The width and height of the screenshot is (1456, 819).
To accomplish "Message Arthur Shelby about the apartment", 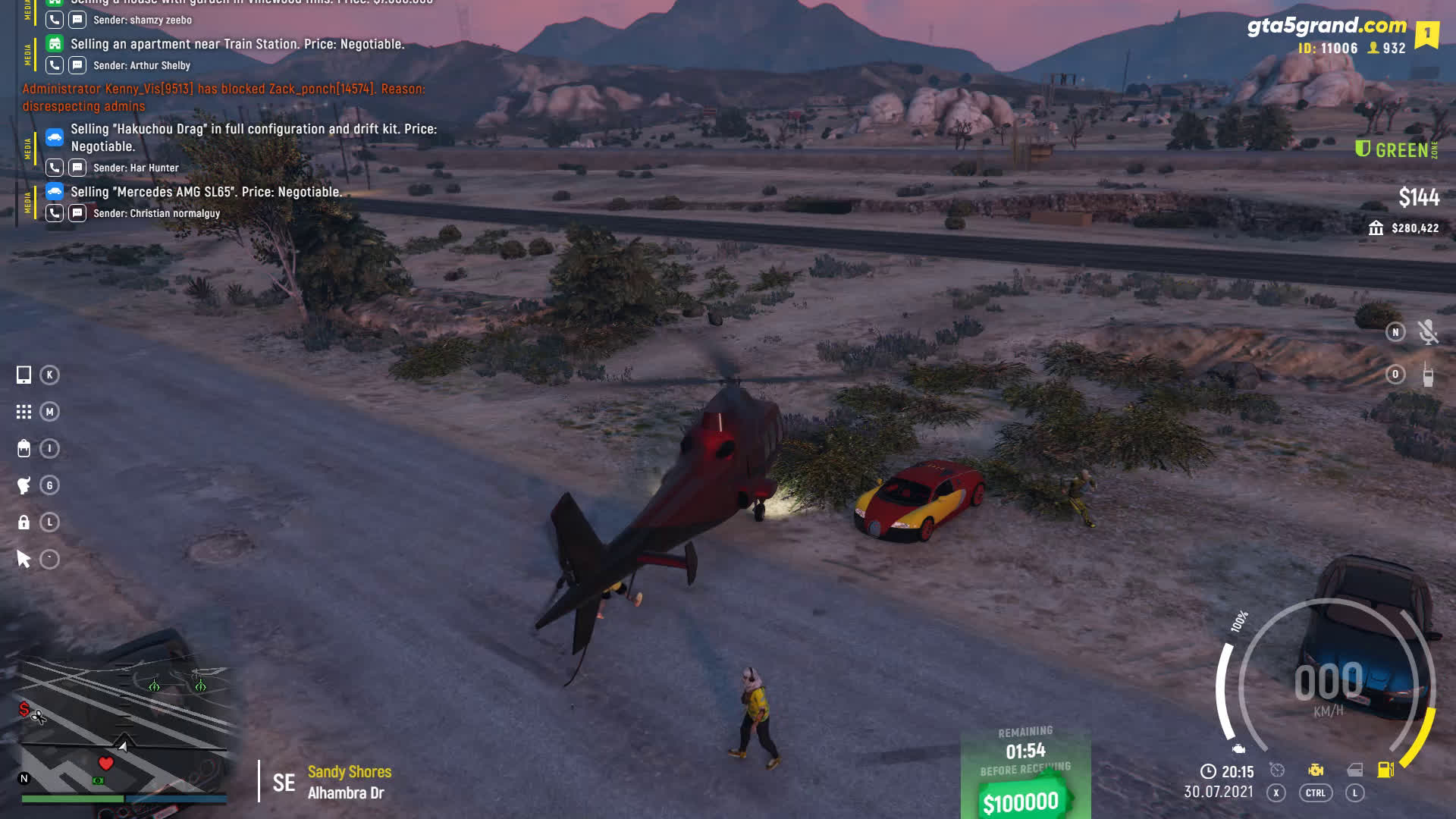I will [77, 65].
